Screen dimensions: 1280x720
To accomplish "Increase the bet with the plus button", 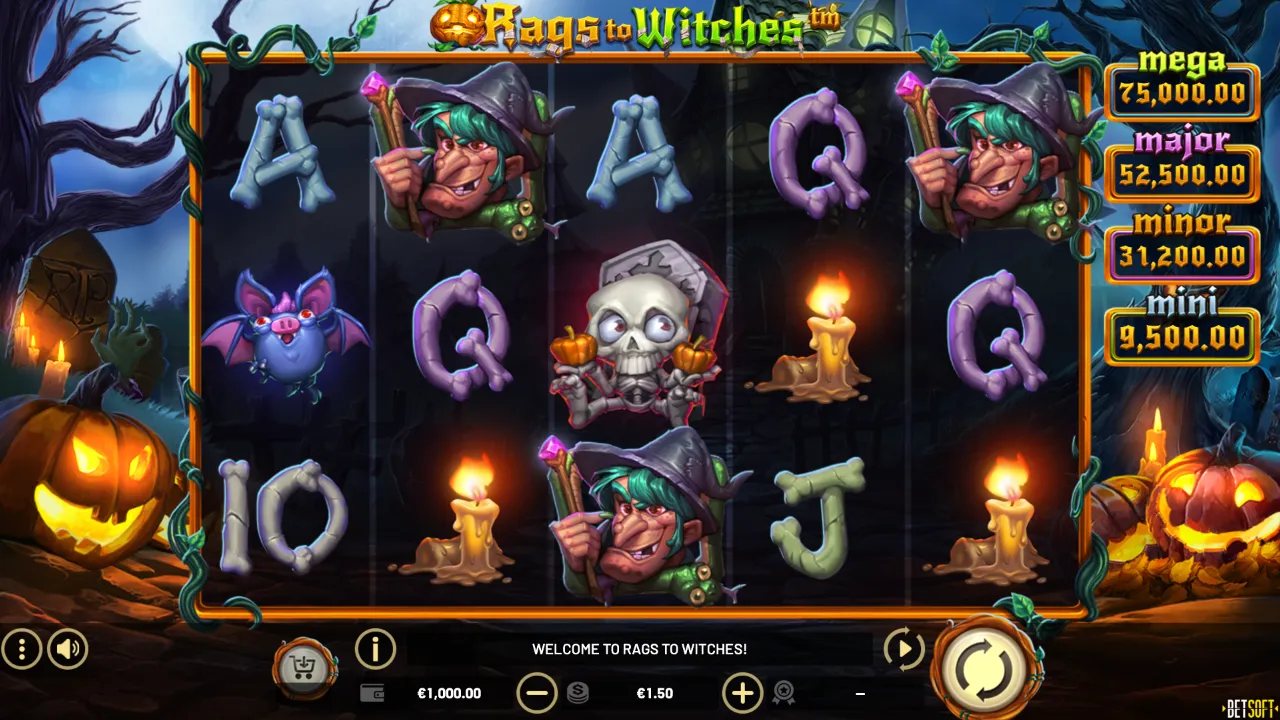I will (x=742, y=692).
